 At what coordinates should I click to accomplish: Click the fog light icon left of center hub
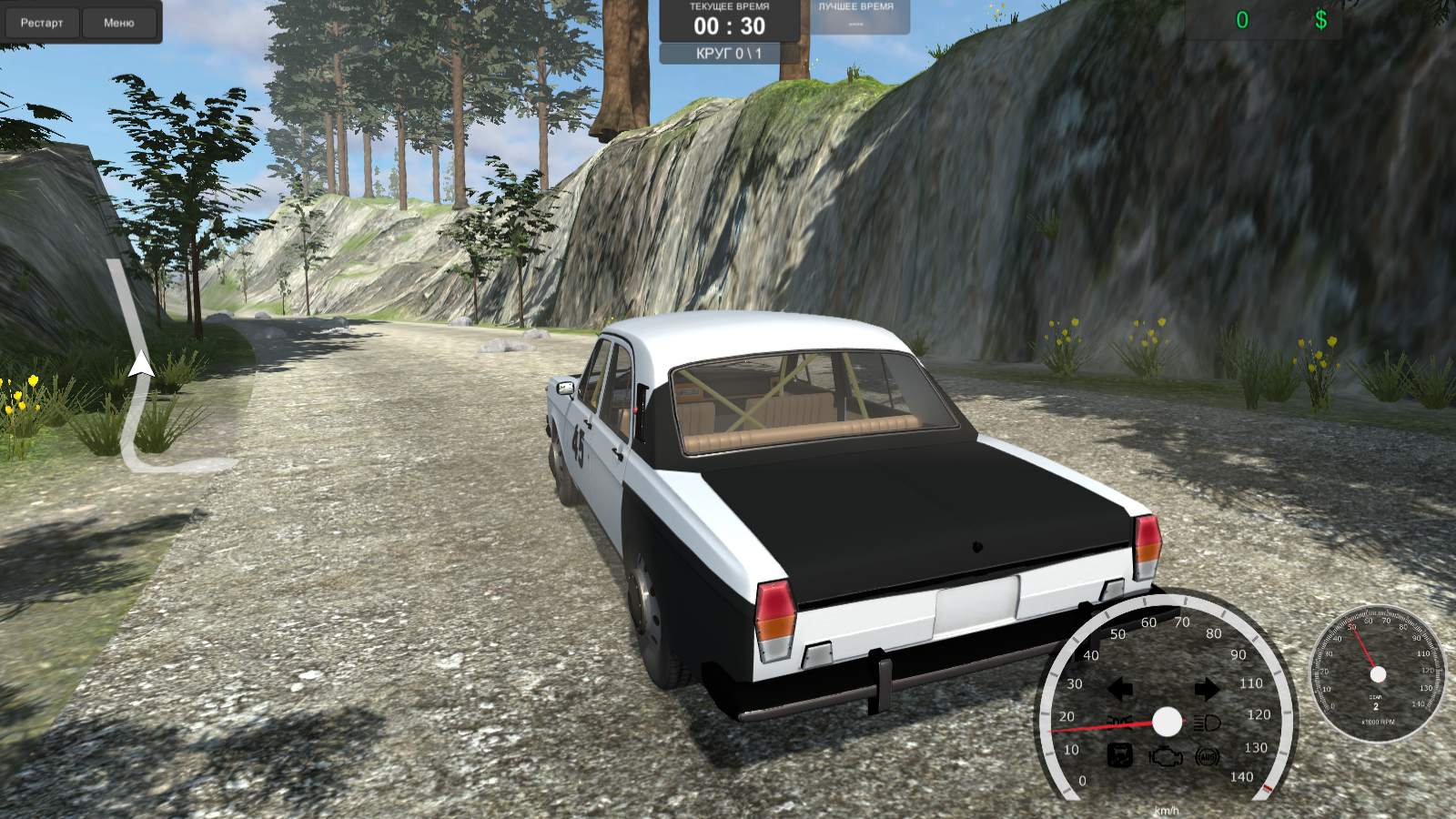tap(1119, 722)
